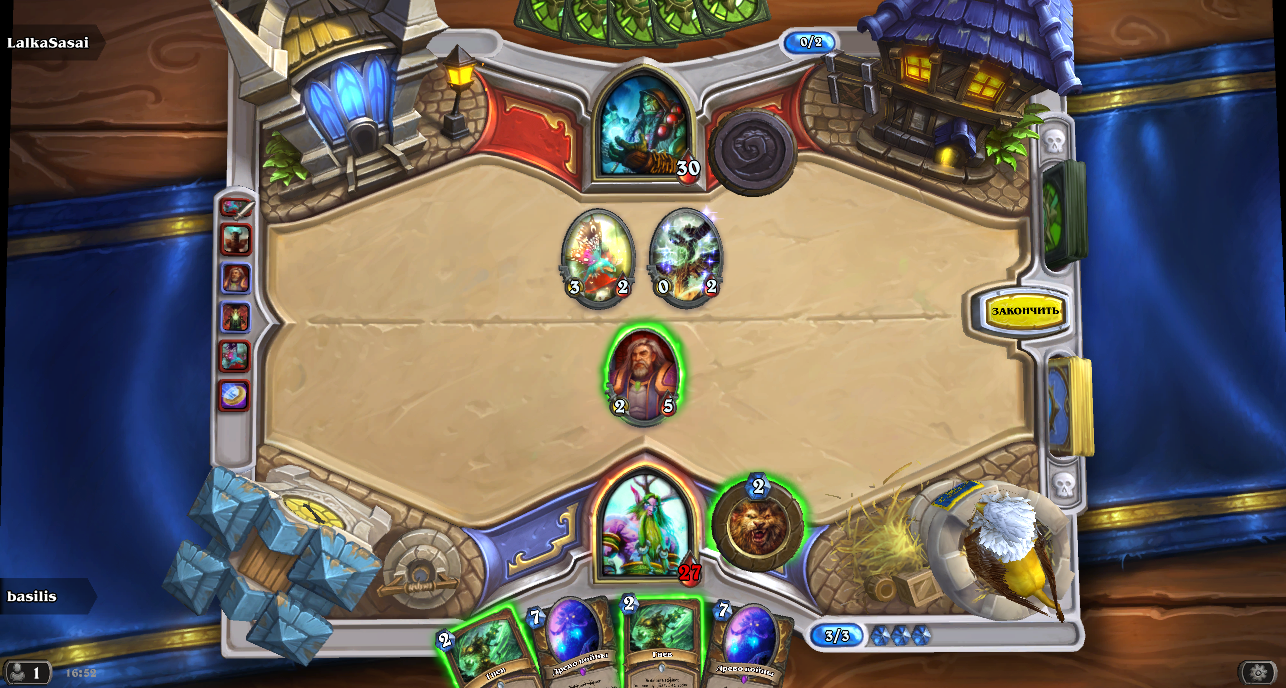View the old man tile in history log

click(x=236, y=278)
